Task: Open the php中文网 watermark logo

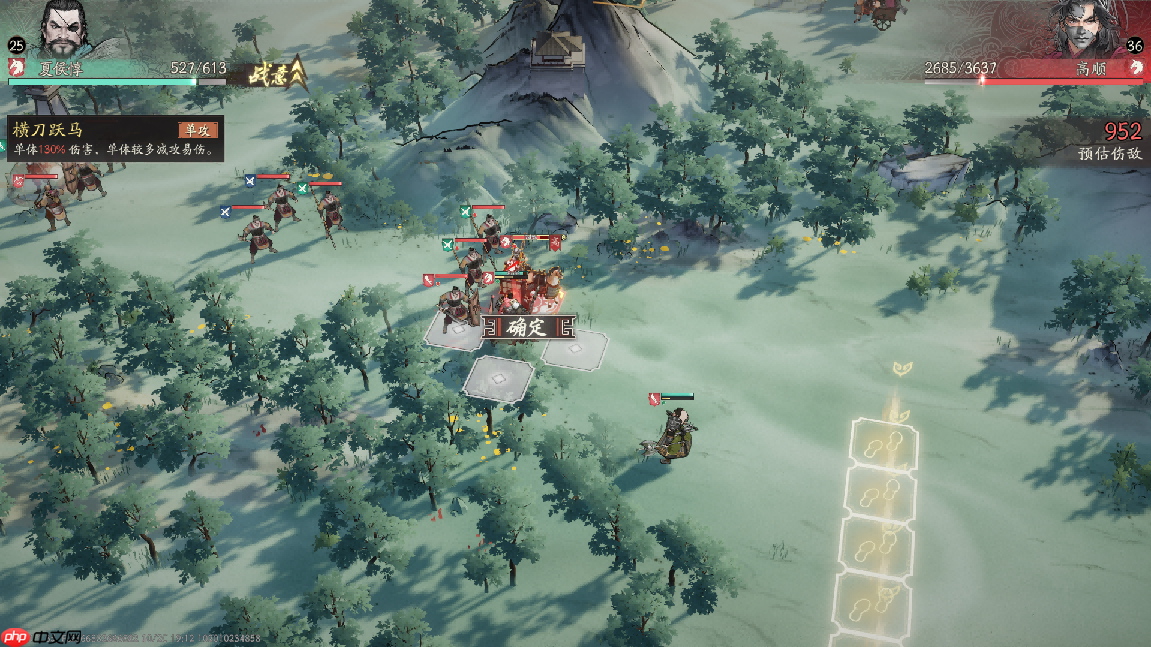Action: tap(42, 636)
